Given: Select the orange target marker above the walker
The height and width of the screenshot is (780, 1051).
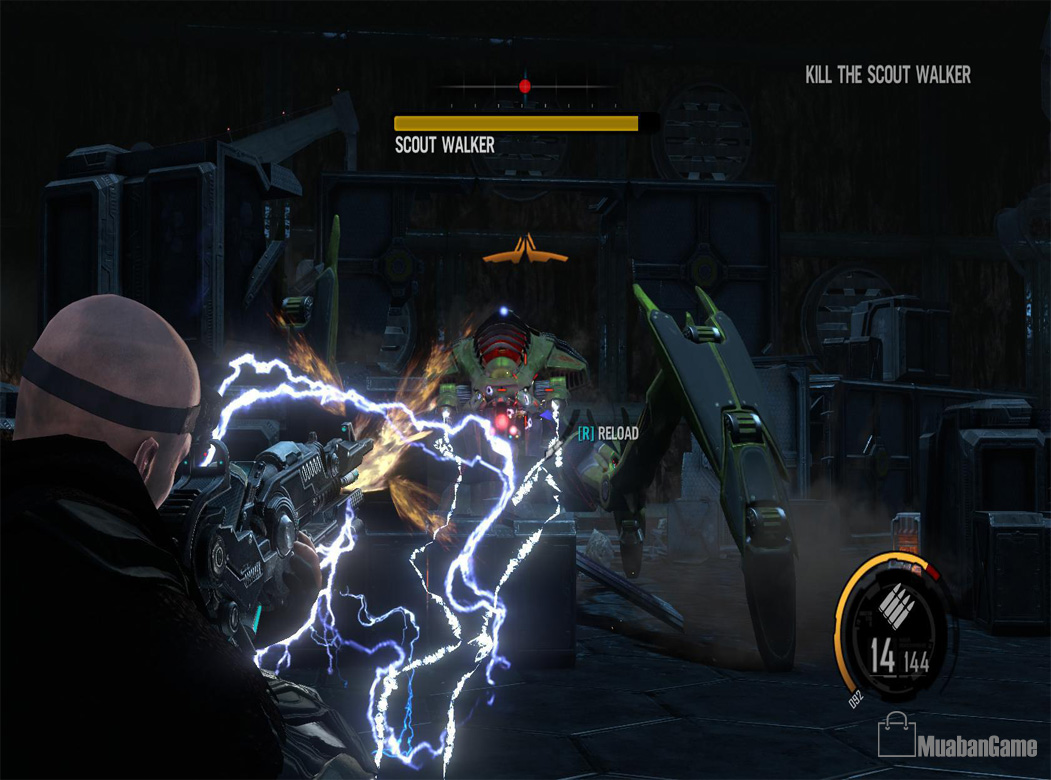Looking at the screenshot, I should pos(525,250).
